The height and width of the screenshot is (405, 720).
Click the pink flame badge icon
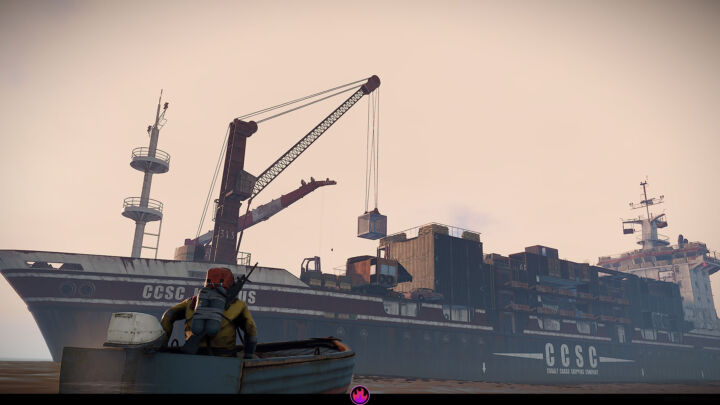point(360,395)
